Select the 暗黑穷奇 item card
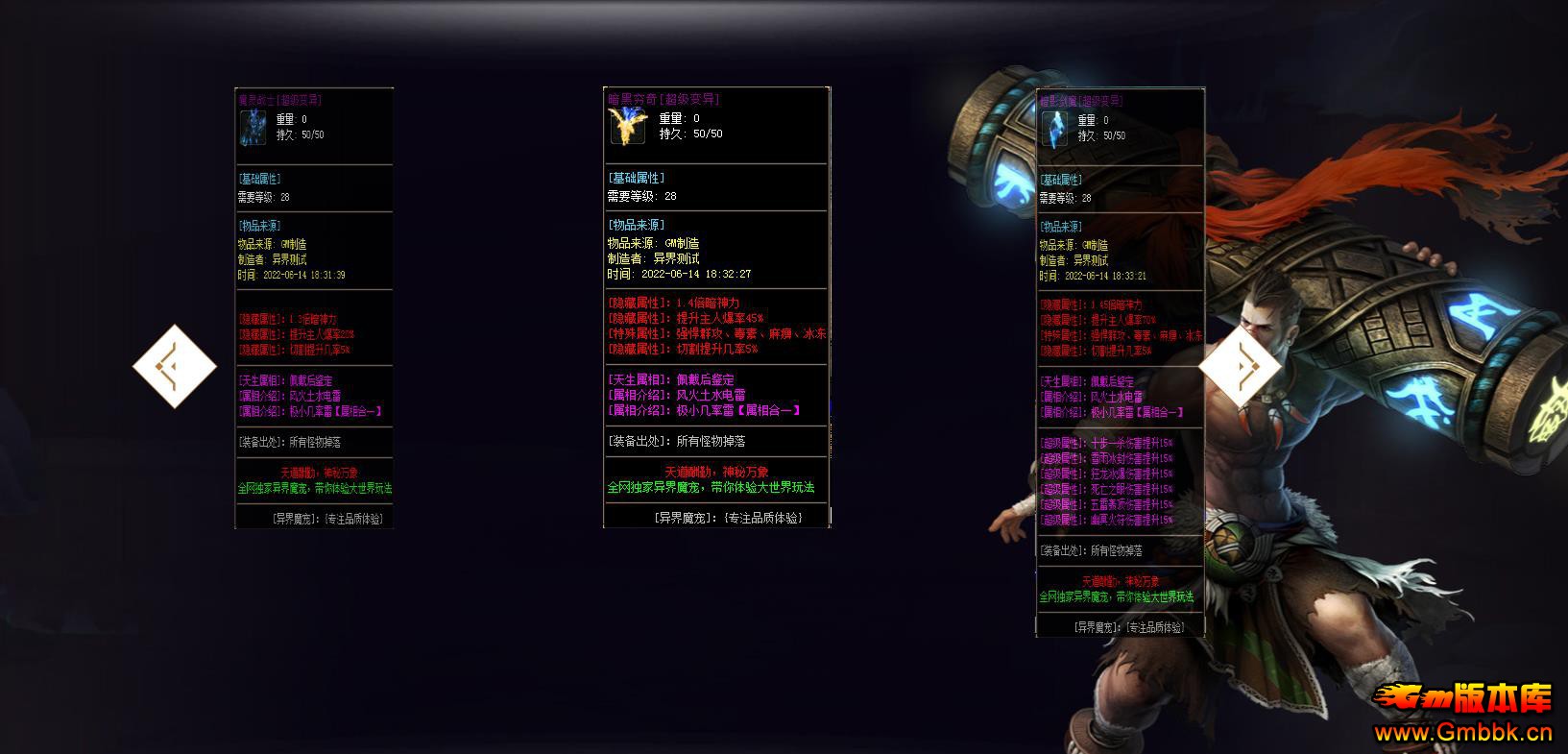The height and width of the screenshot is (754, 1568). click(716, 307)
